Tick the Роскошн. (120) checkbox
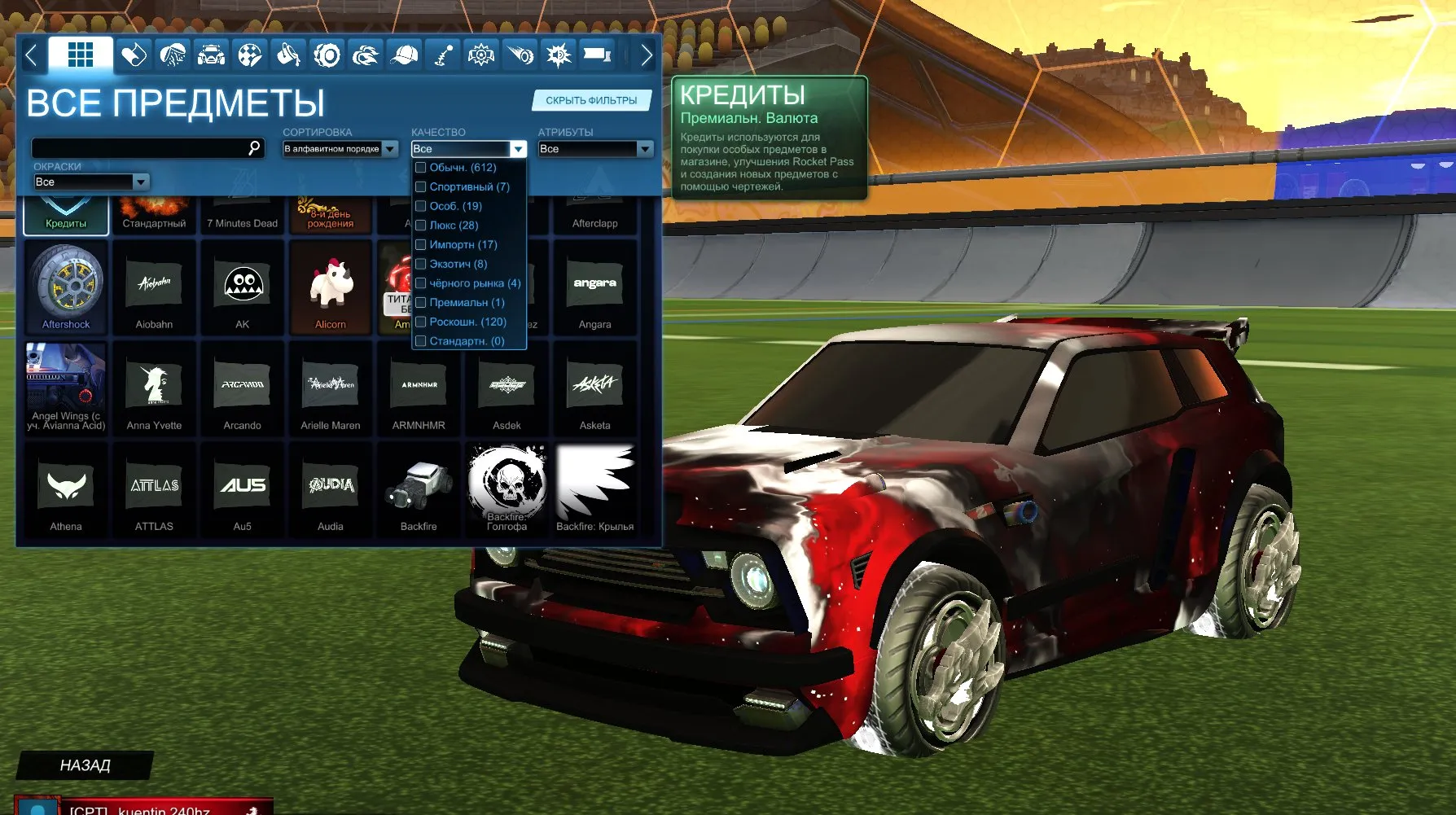Image resolution: width=1456 pixels, height=815 pixels. tap(420, 322)
